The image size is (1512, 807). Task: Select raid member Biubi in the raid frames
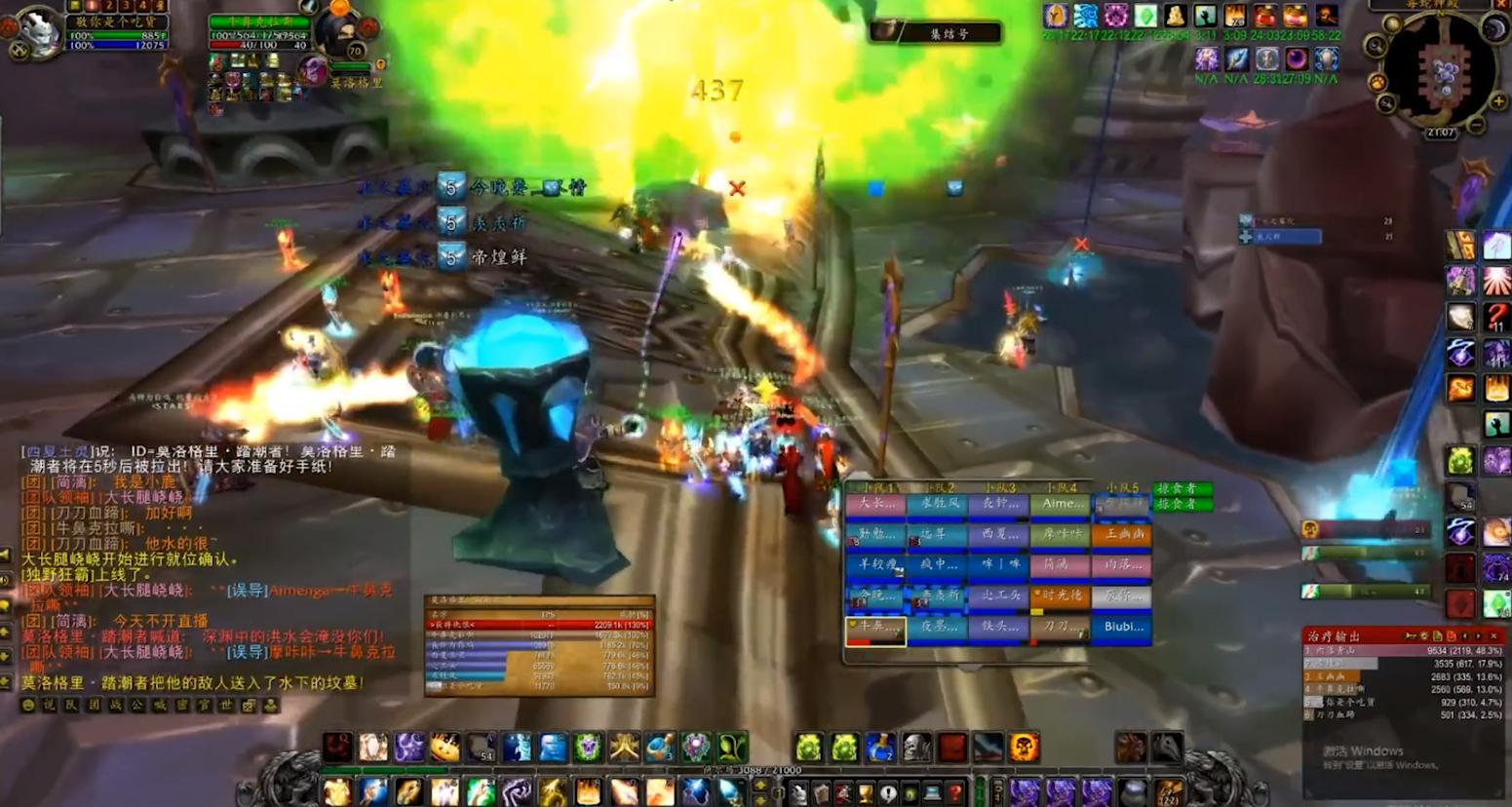pos(1122,627)
